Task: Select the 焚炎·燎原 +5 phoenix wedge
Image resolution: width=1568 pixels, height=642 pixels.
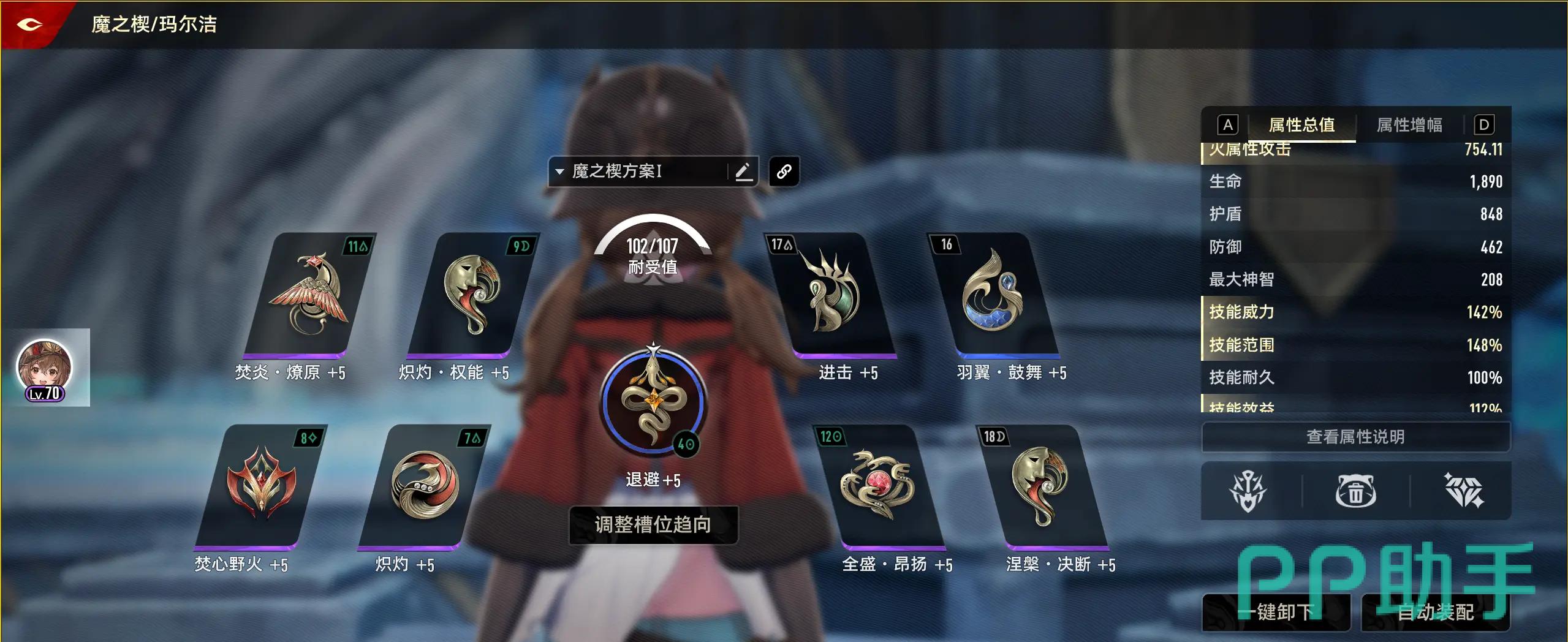Action: [308, 295]
